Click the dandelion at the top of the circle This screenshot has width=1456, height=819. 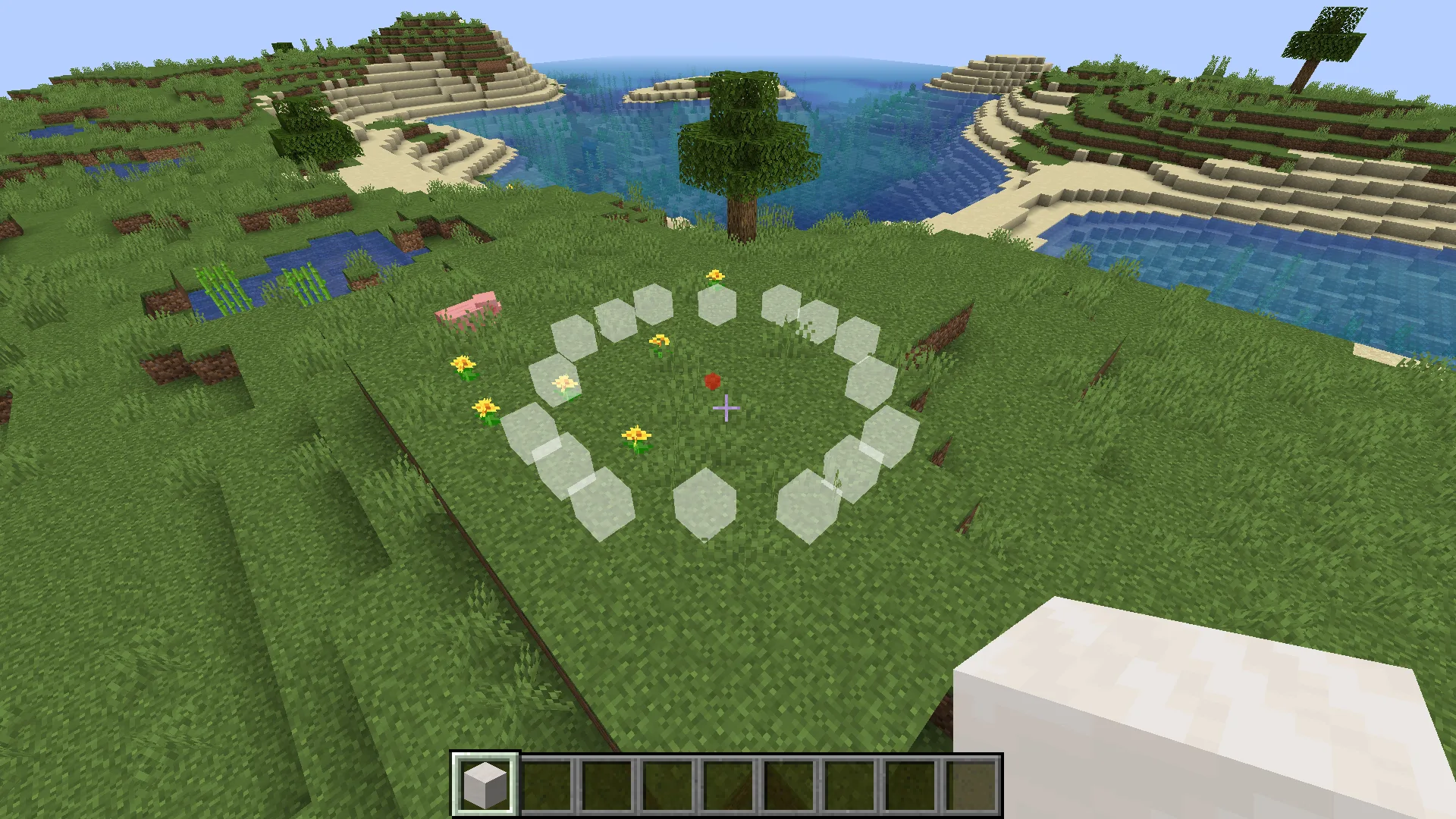(714, 276)
